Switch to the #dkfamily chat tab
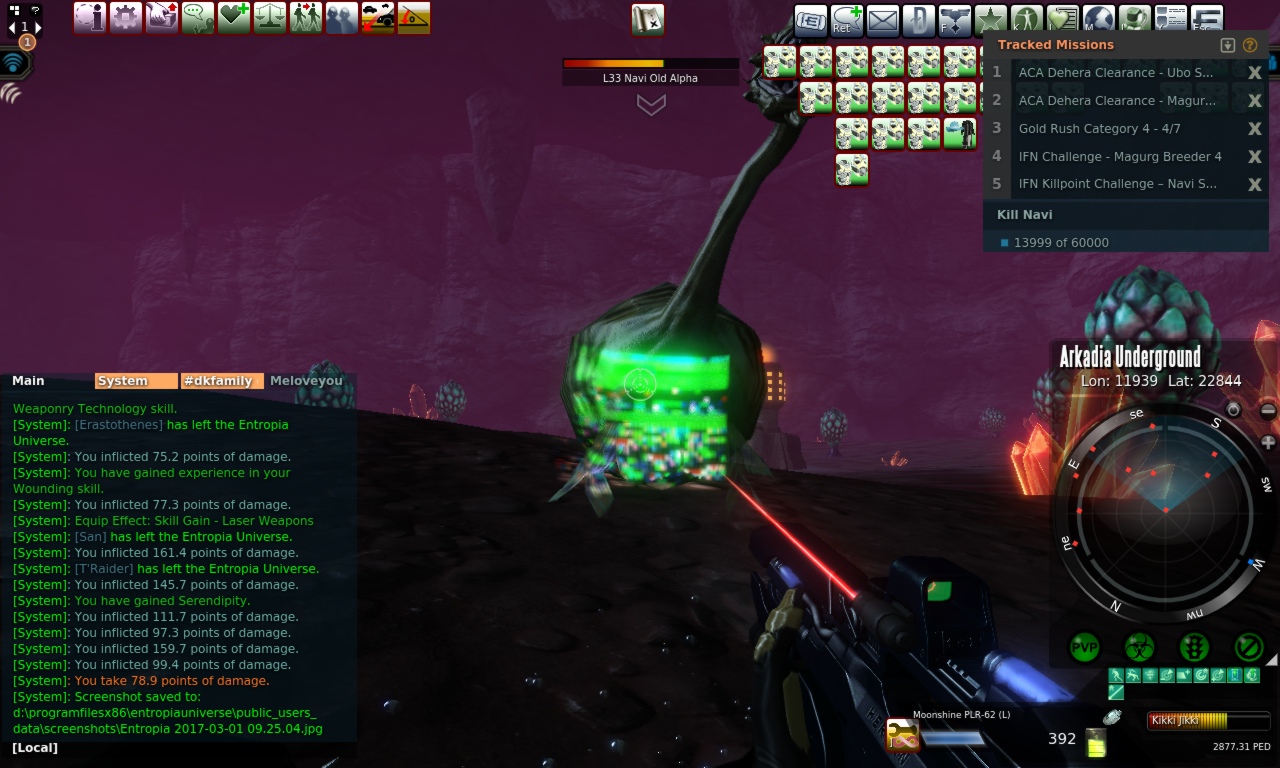 click(x=222, y=381)
